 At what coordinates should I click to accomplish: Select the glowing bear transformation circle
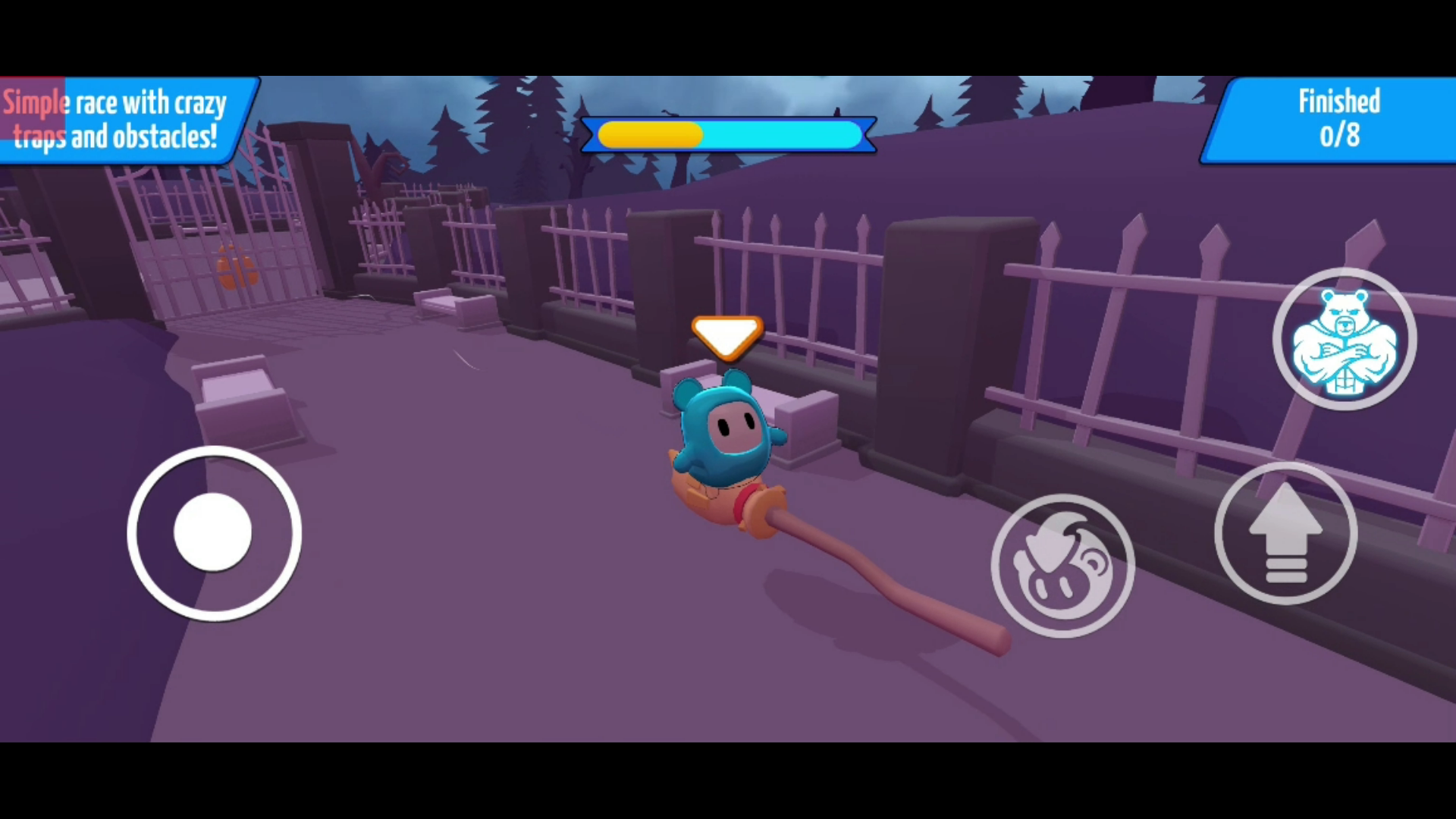tap(1345, 339)
